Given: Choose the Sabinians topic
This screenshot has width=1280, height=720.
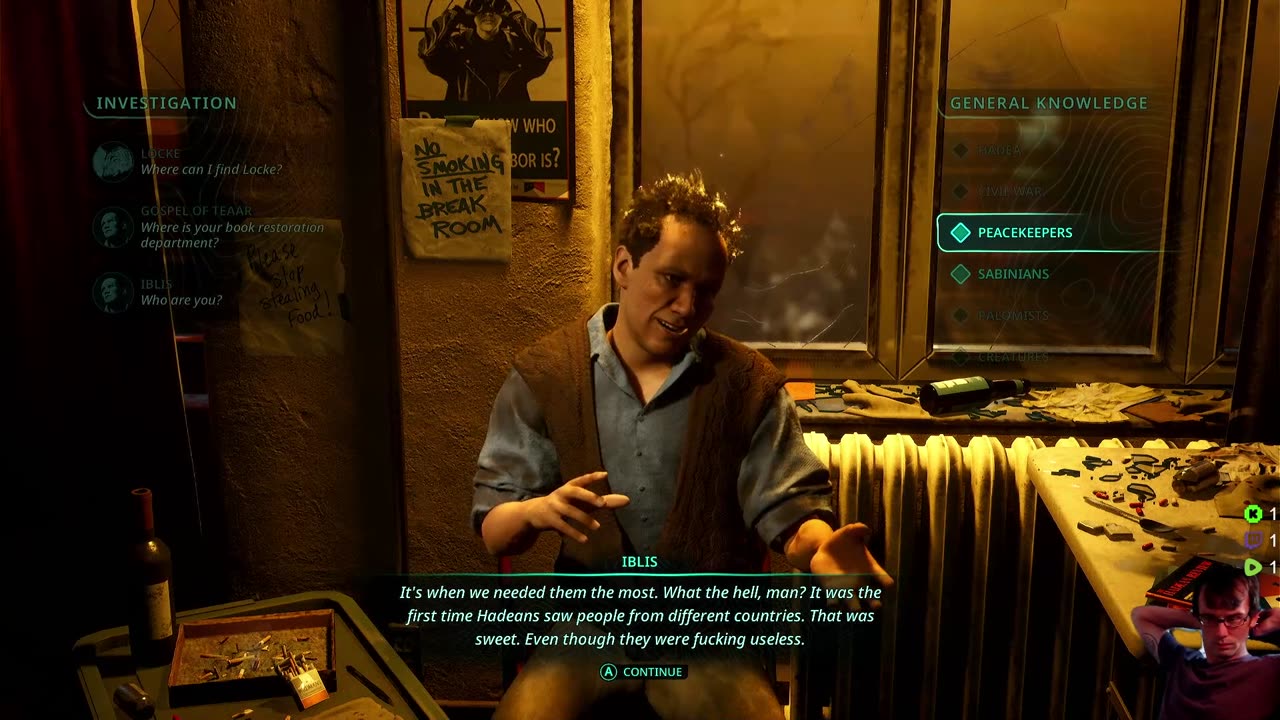Looking at the screenshot, I should click(x=1012, y=274).
